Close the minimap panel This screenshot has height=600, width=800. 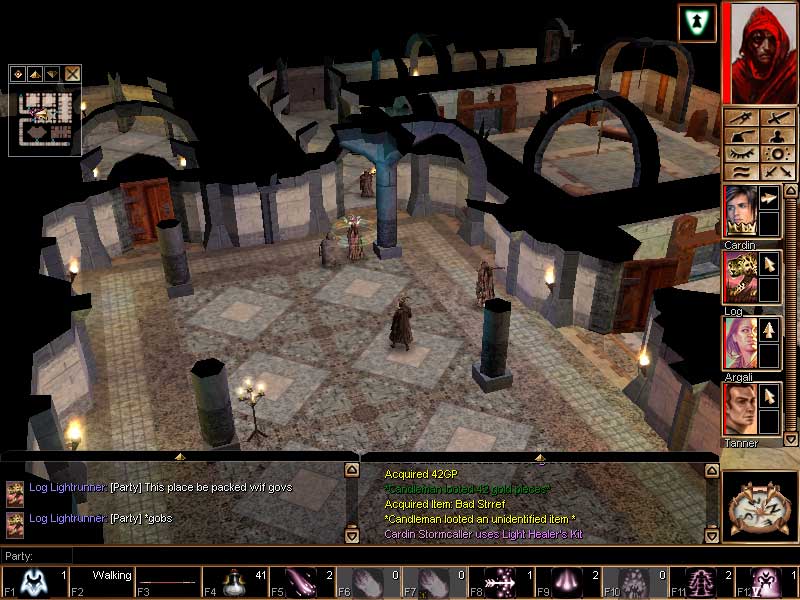click(x=73, y=73)
